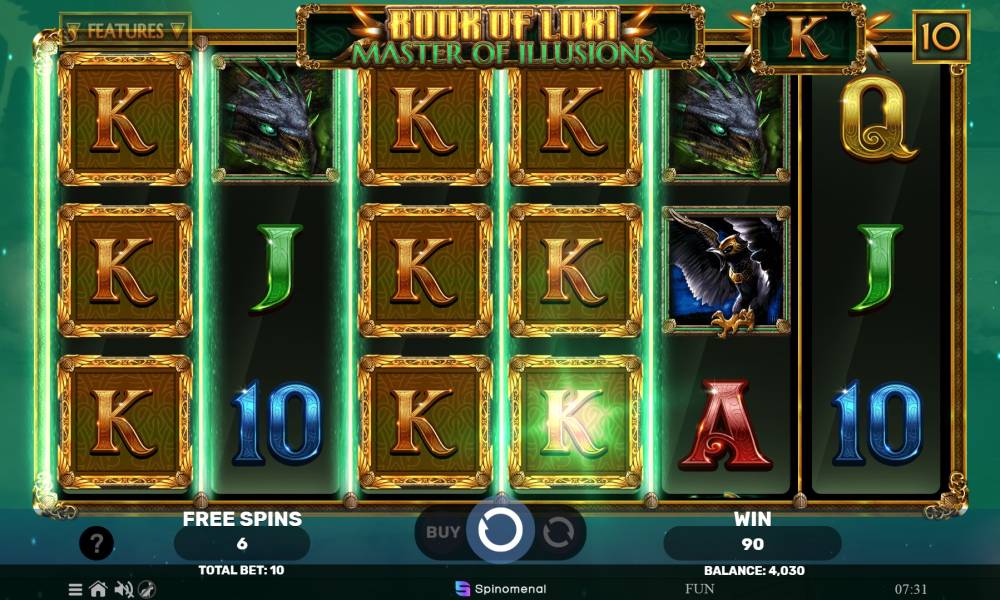This screenshot has width=1000, height=600.
Task: Toggle the sound speaker icon
Action: tap(124, 589)
